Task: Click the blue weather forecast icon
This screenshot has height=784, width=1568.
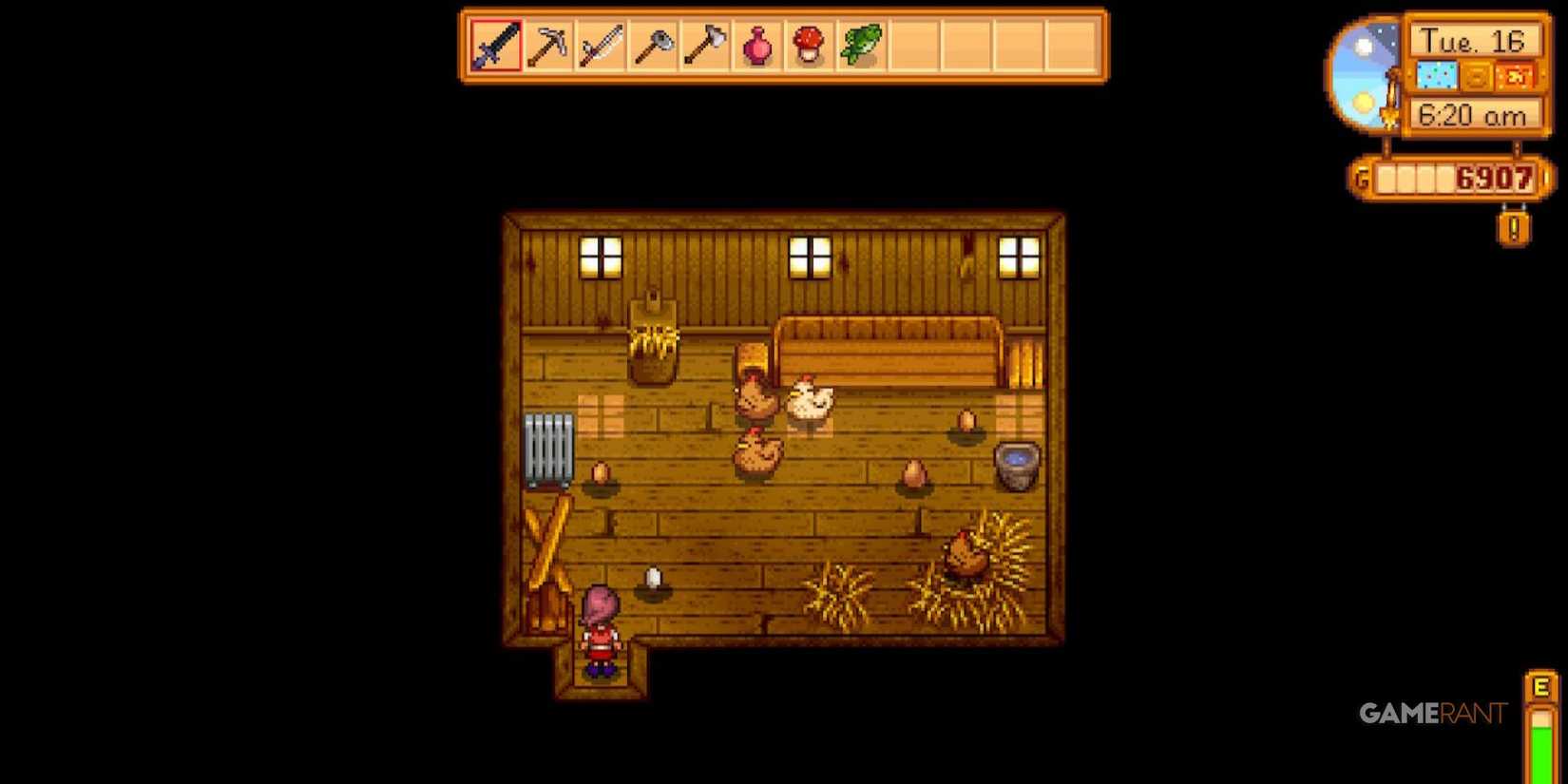Action: click(1437, 72)
